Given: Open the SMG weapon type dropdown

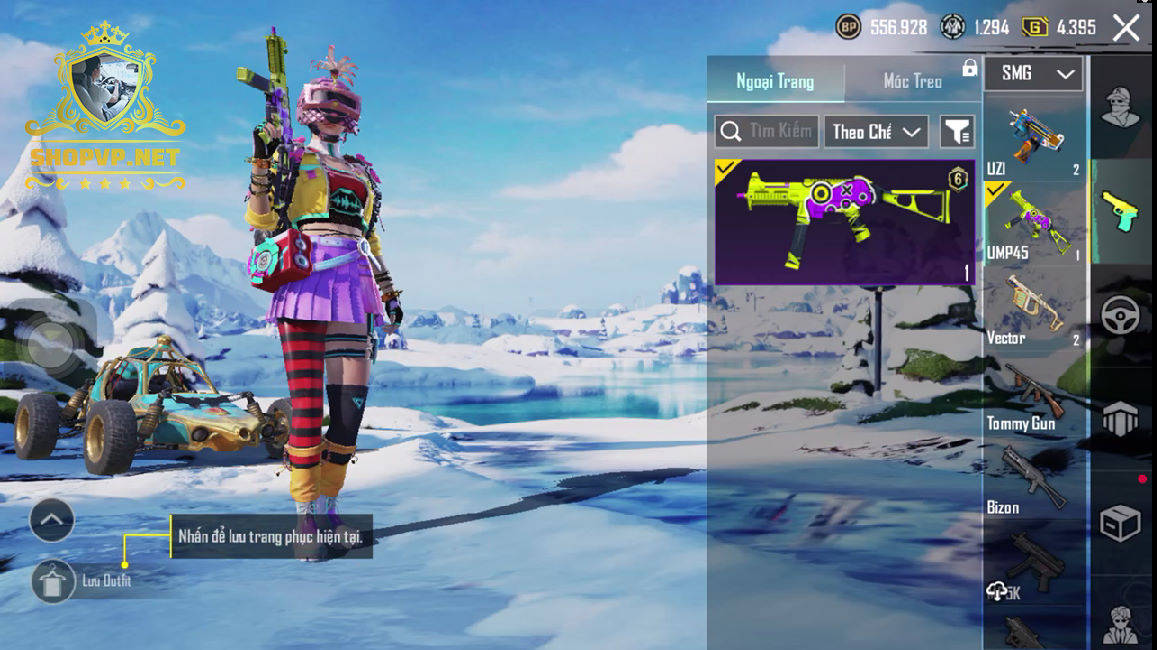Looking at the screenshot, I should [x=1033, y=73].
